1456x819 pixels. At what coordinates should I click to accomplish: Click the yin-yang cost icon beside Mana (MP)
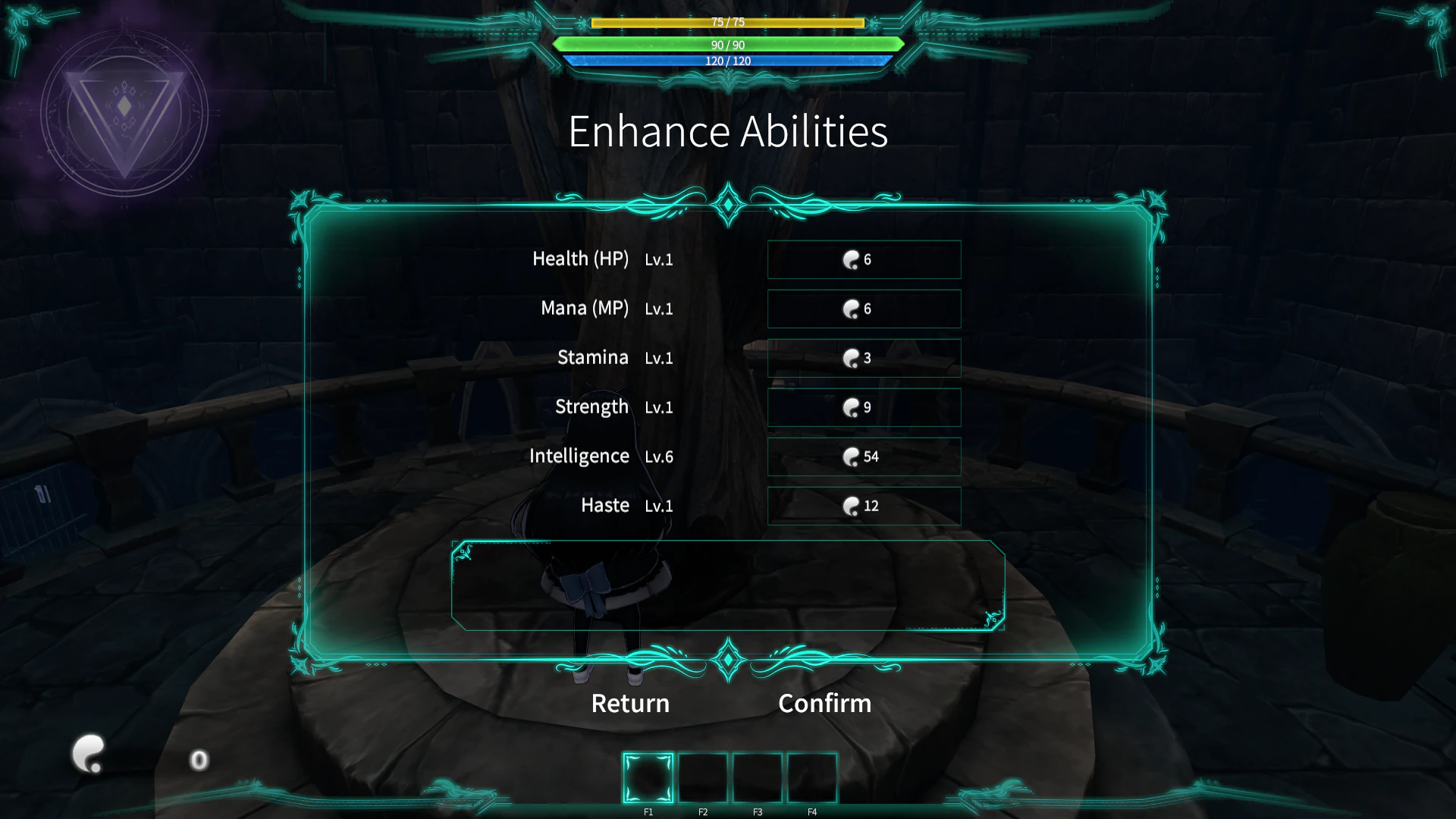point(852,309)
